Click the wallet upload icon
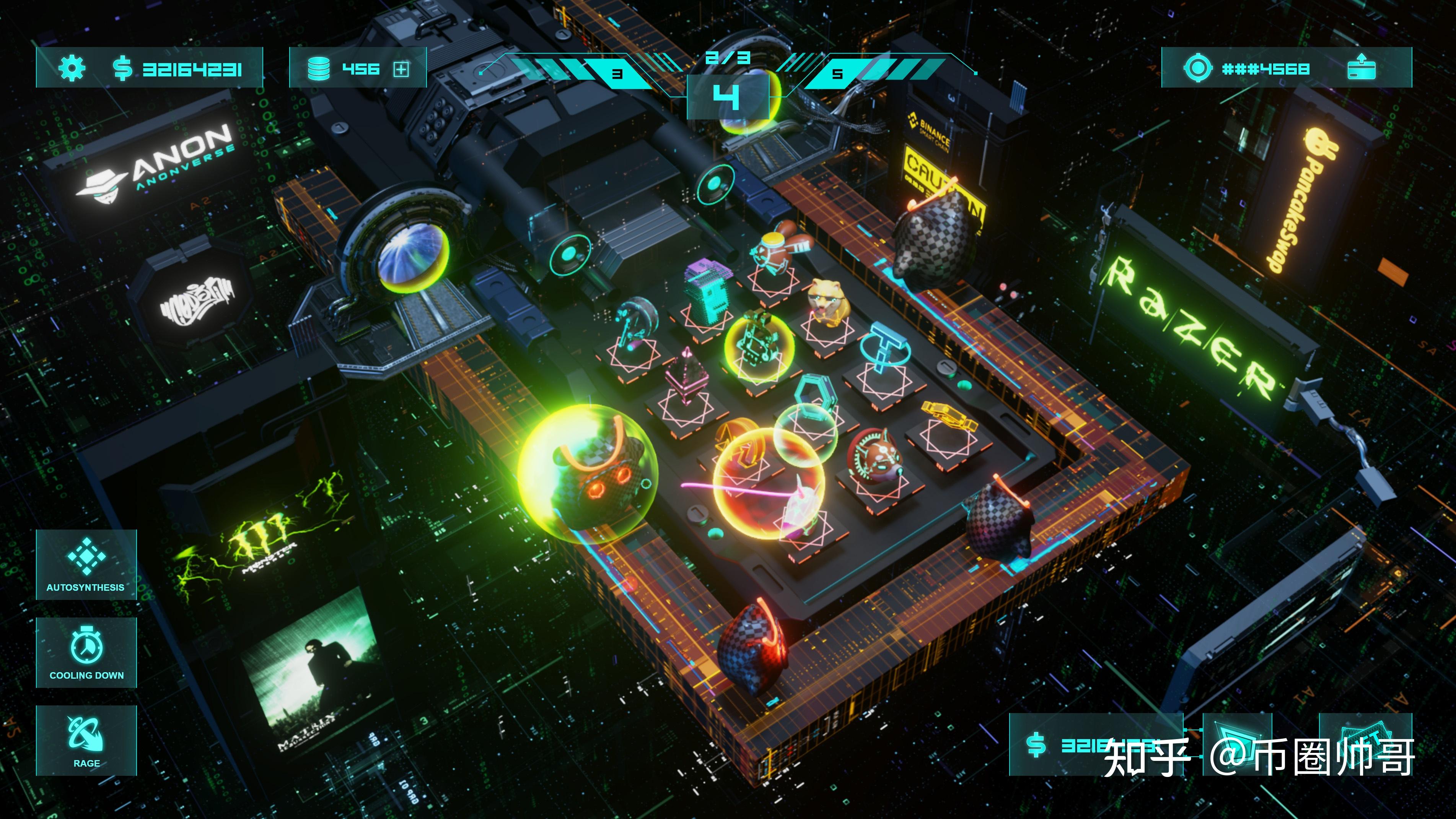Screen dimensions: 1456x819 point(1361,68)
